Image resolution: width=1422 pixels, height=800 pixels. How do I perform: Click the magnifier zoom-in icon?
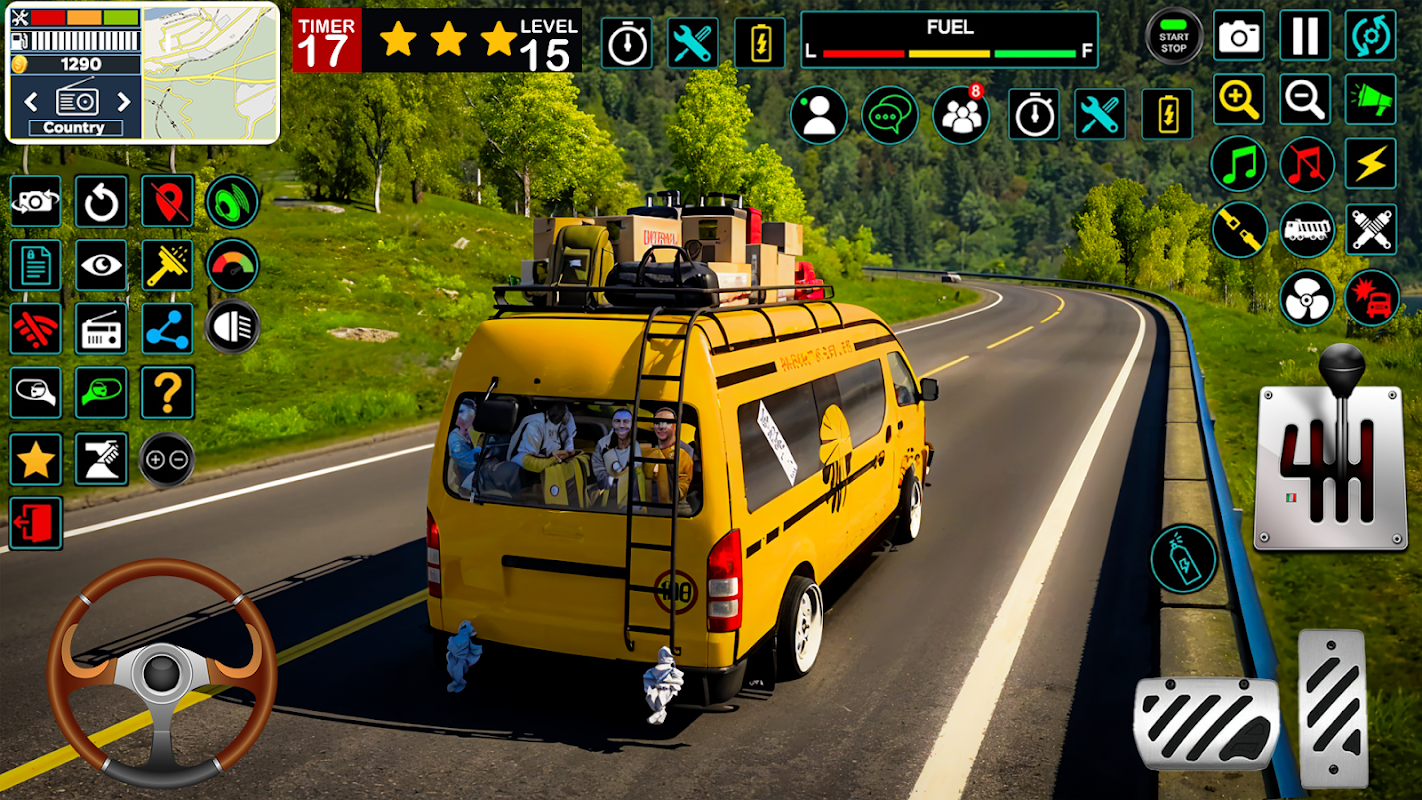(1239, 99)
